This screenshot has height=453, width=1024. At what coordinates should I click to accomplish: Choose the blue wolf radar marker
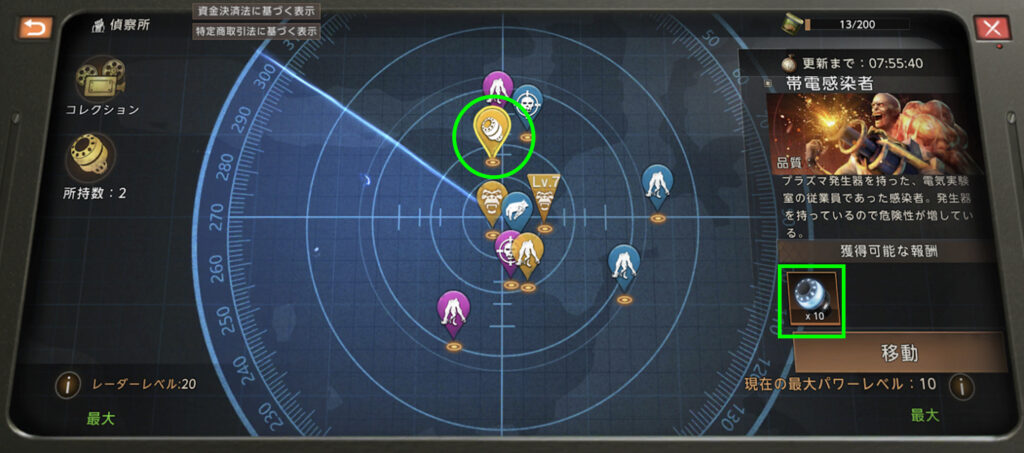click(517, 212)
